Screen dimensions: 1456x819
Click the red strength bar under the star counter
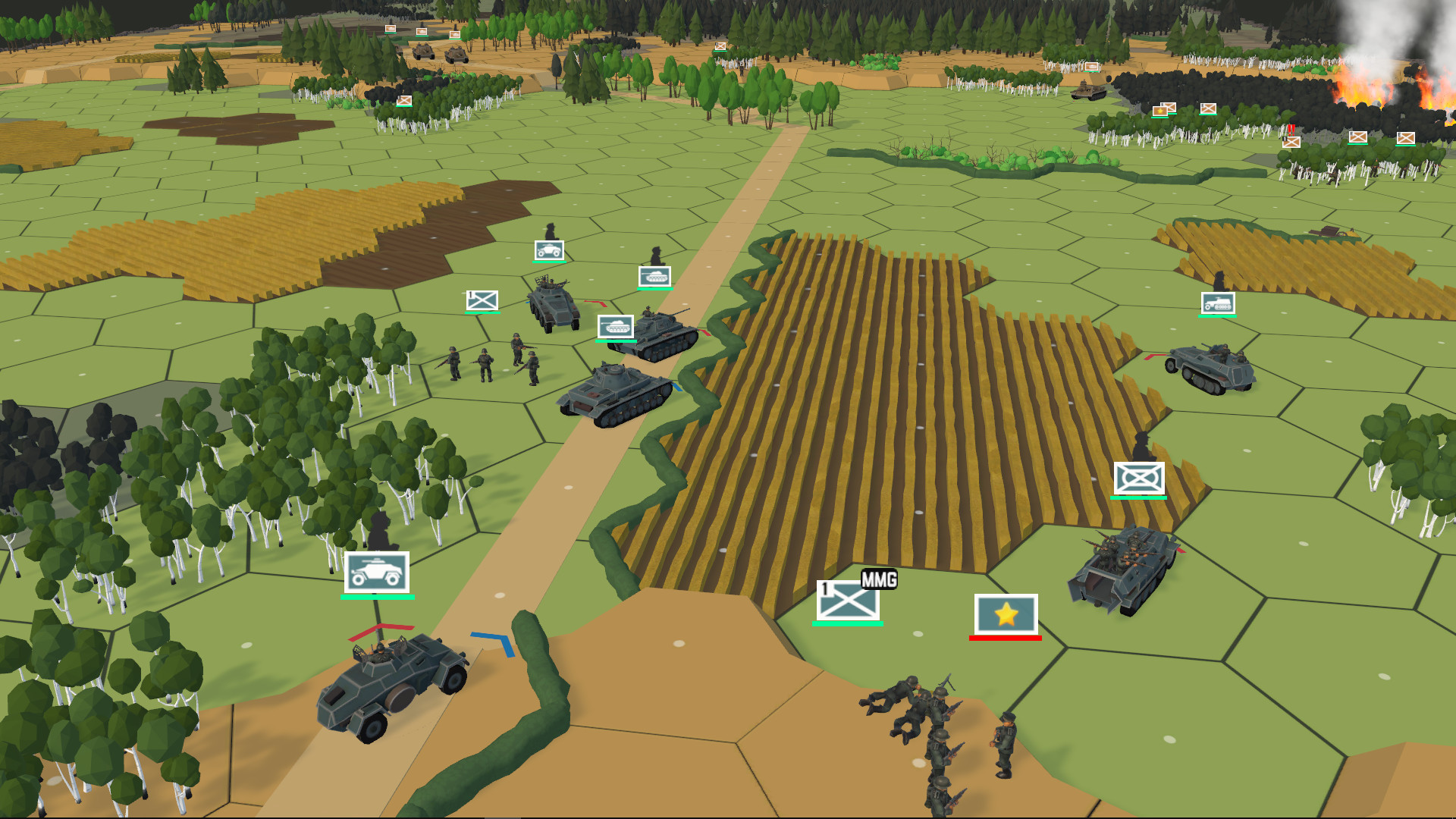(1005, 639)
